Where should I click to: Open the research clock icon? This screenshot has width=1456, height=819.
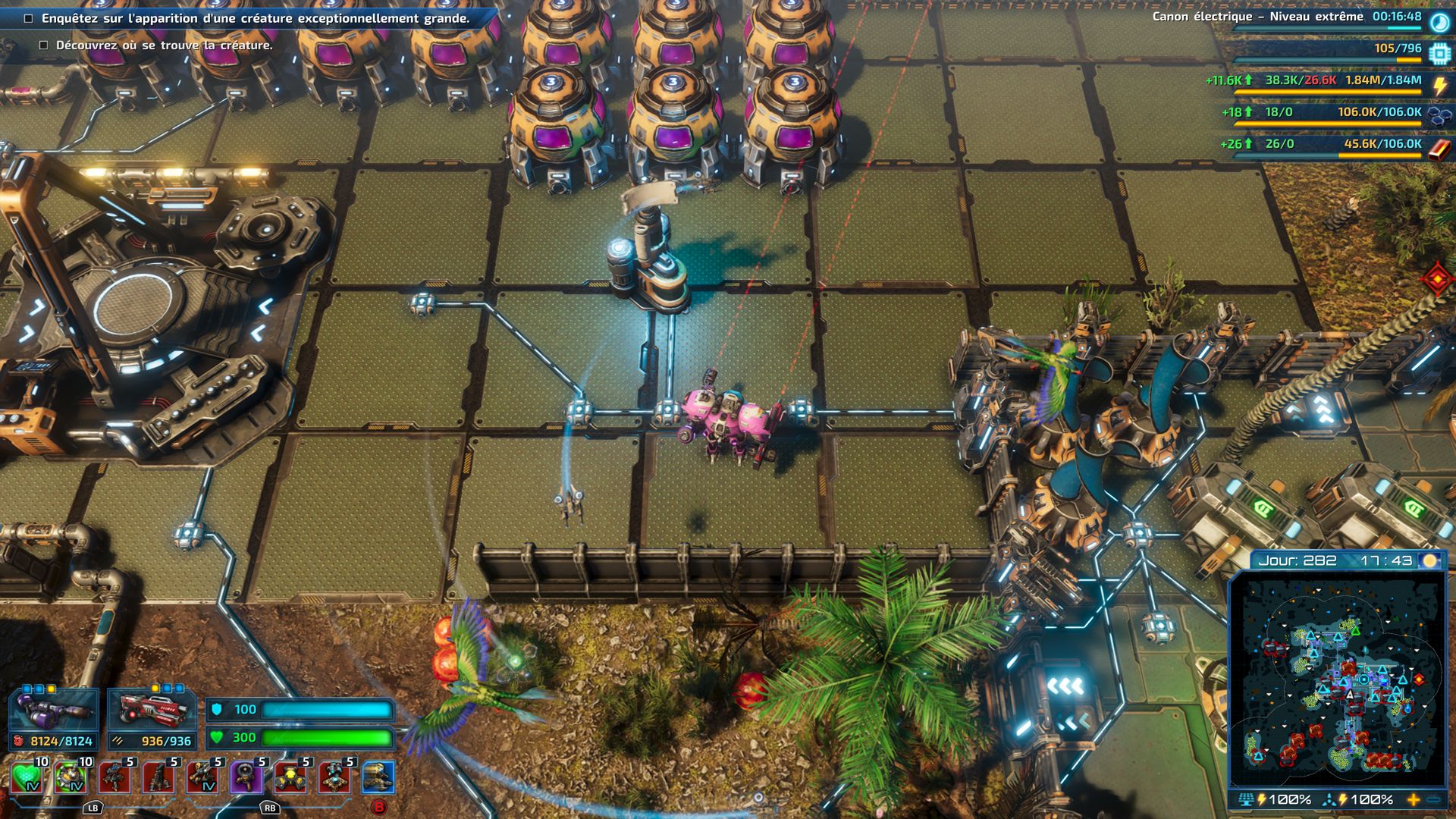(1439, 22)
